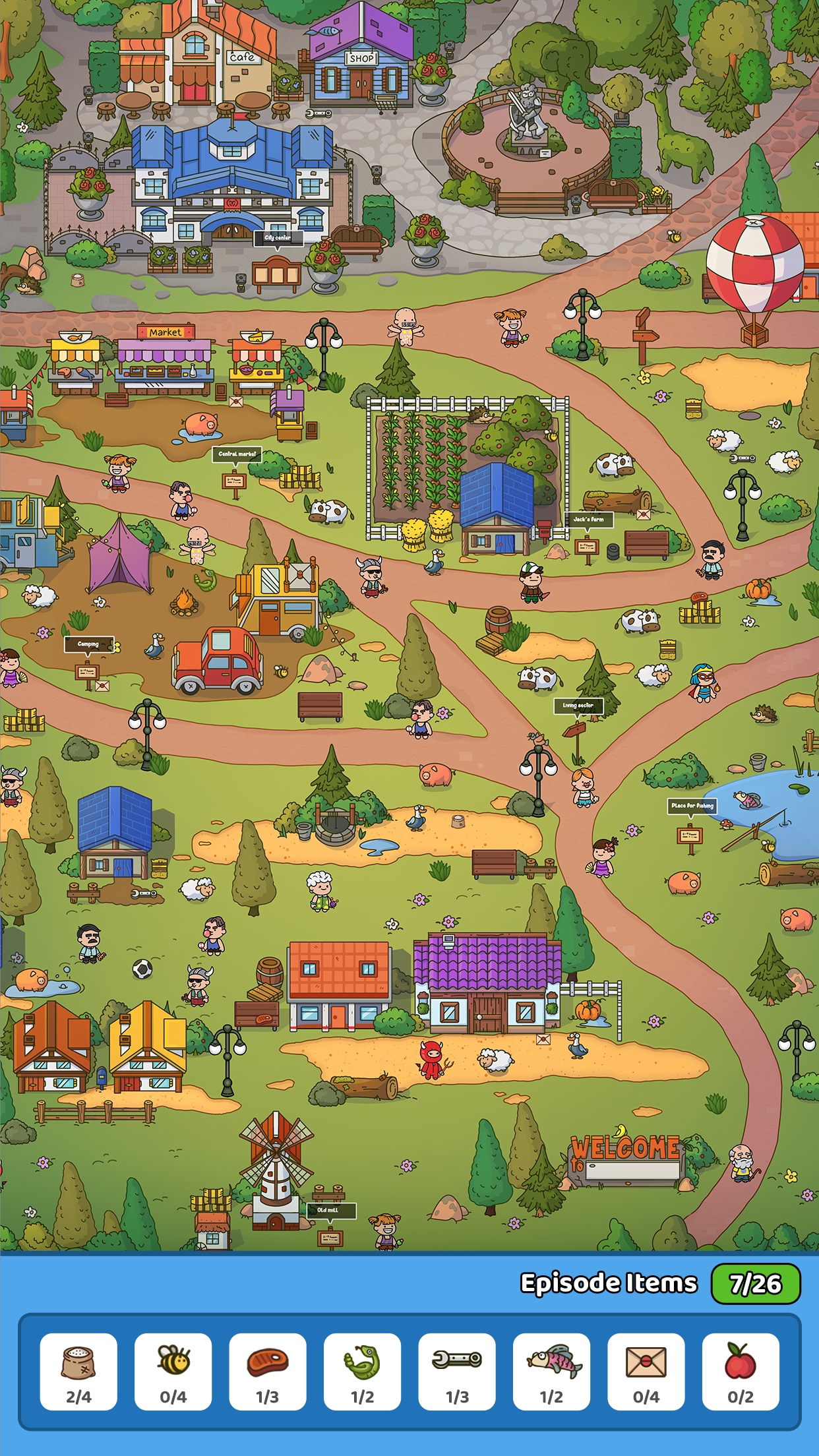Select the green snake item slot
Viewport: 819px width, 1456px height.
click(x=362, y=1371)
